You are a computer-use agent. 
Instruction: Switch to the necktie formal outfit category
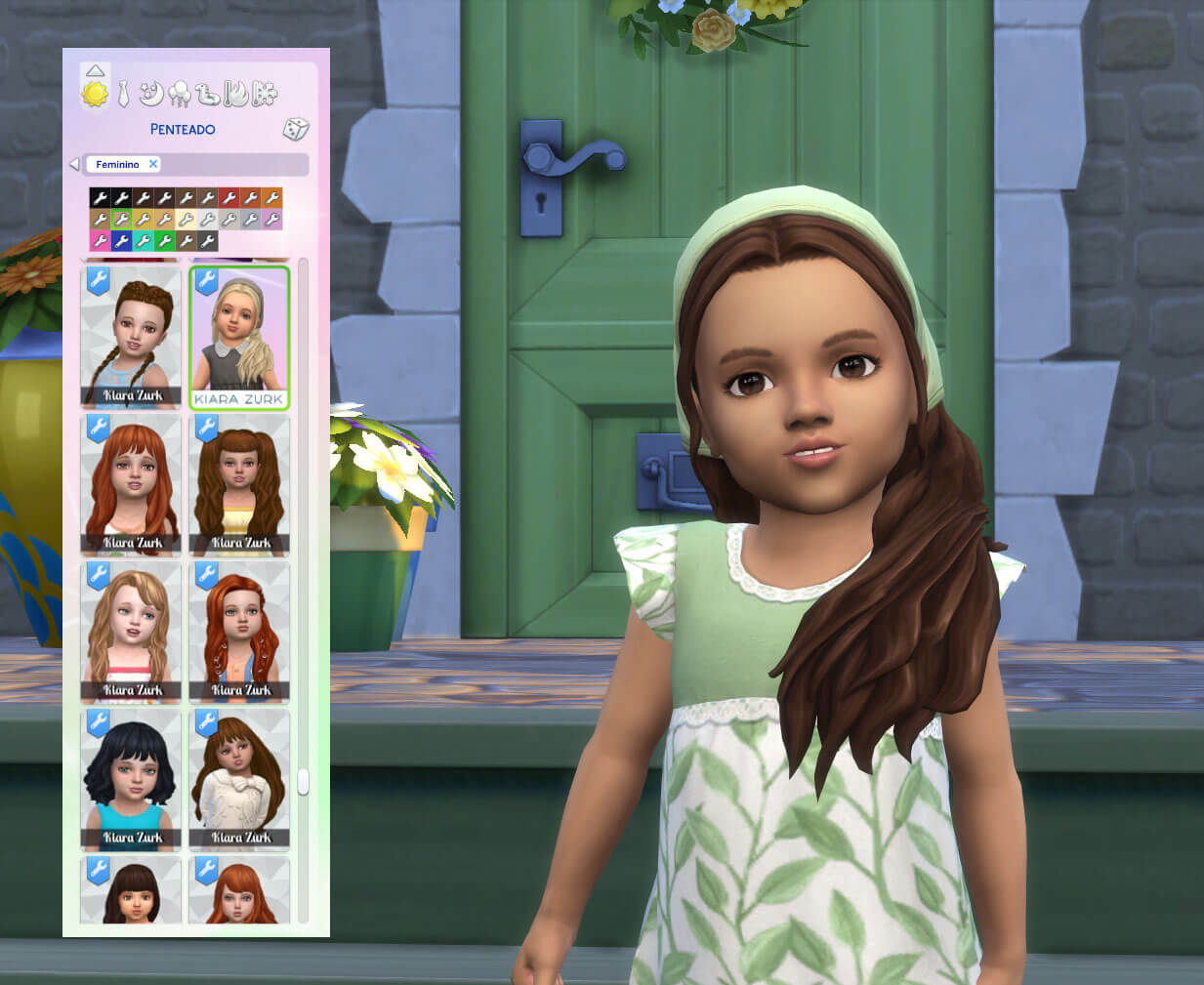tap(123, 94)
